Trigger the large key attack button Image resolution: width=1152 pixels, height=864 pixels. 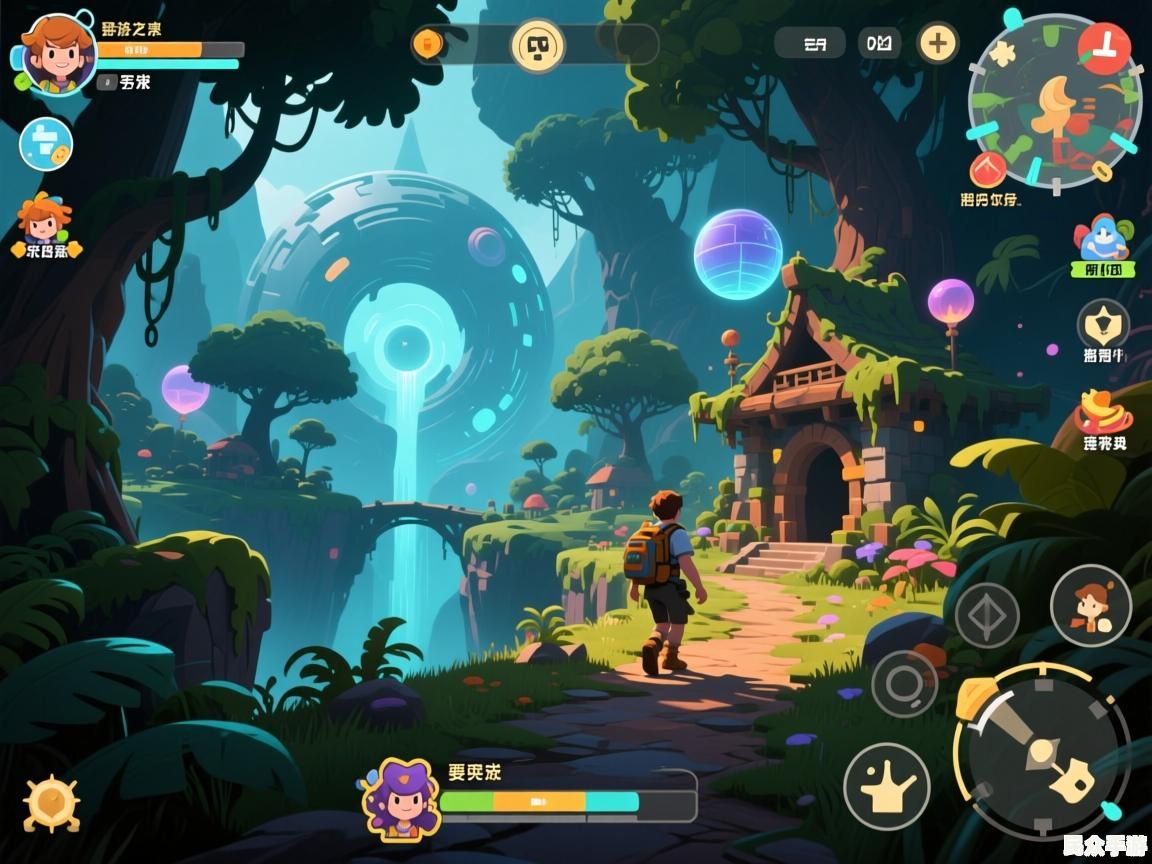[1042, 752]
